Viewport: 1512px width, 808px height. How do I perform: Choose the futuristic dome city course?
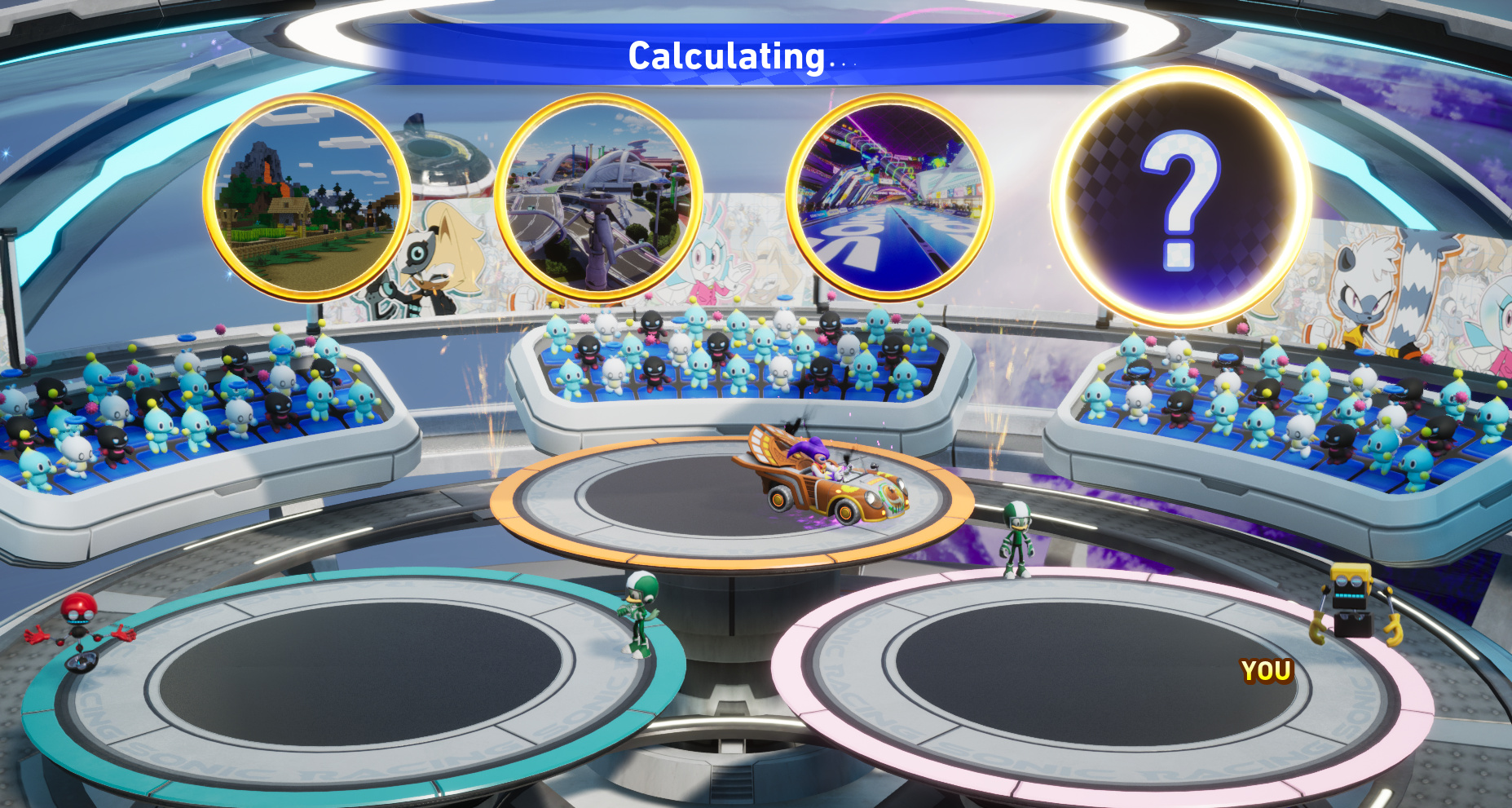pyautogui.click(x=597, y=197)
